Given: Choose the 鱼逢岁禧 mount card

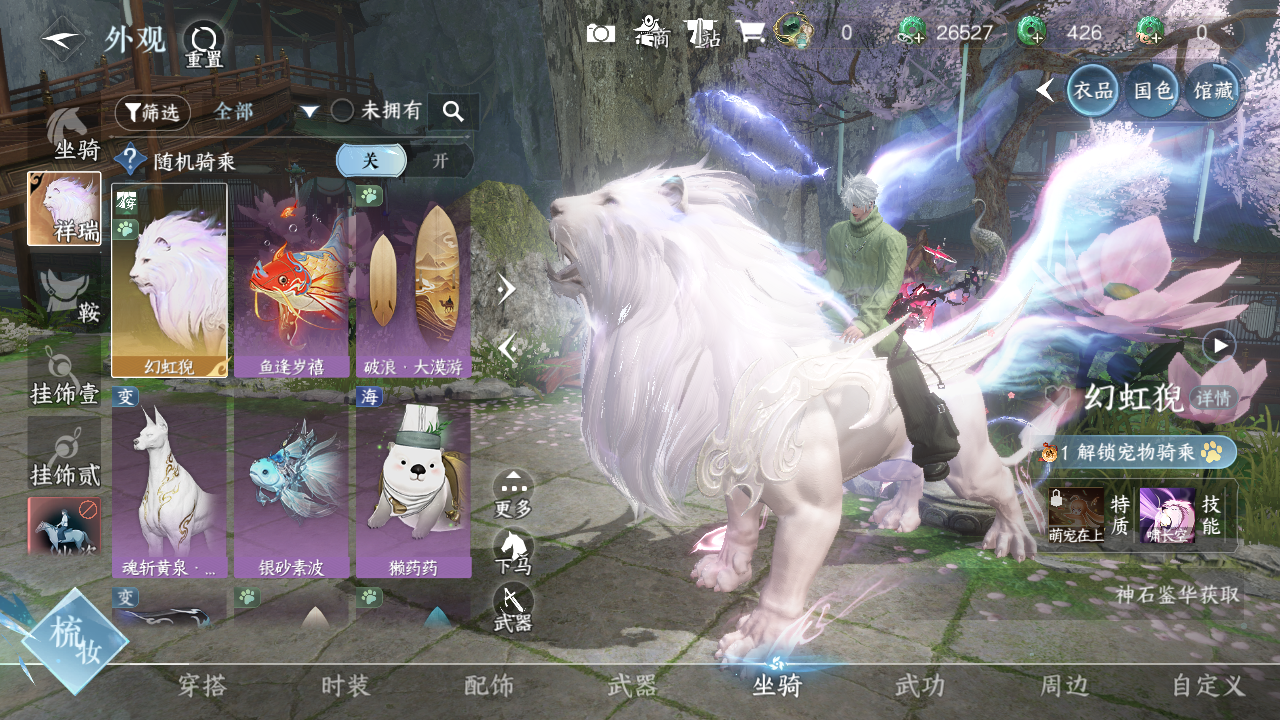Looking at the screenshot, I should coord(291,280).
